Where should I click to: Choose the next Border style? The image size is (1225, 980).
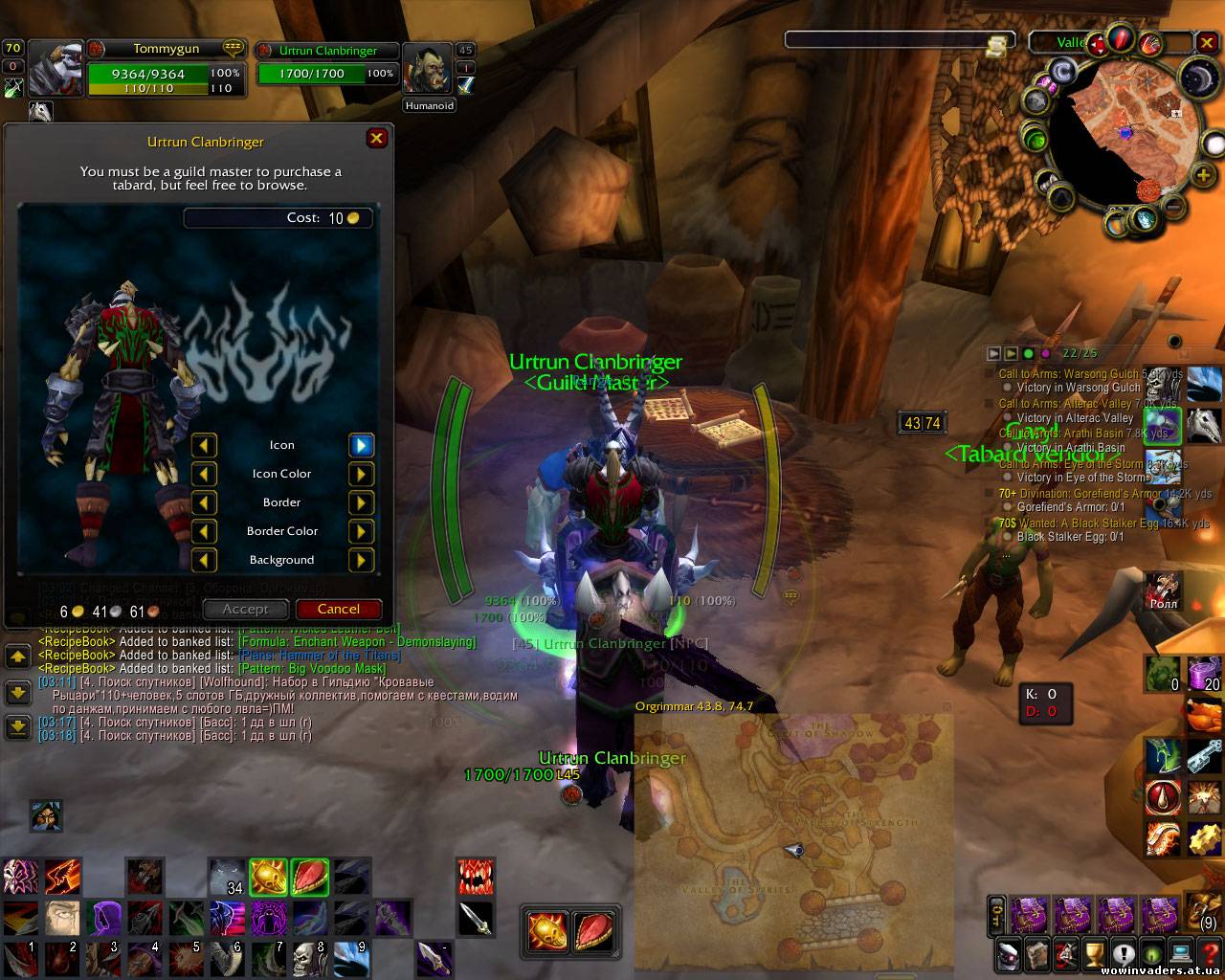click(361, 502)
